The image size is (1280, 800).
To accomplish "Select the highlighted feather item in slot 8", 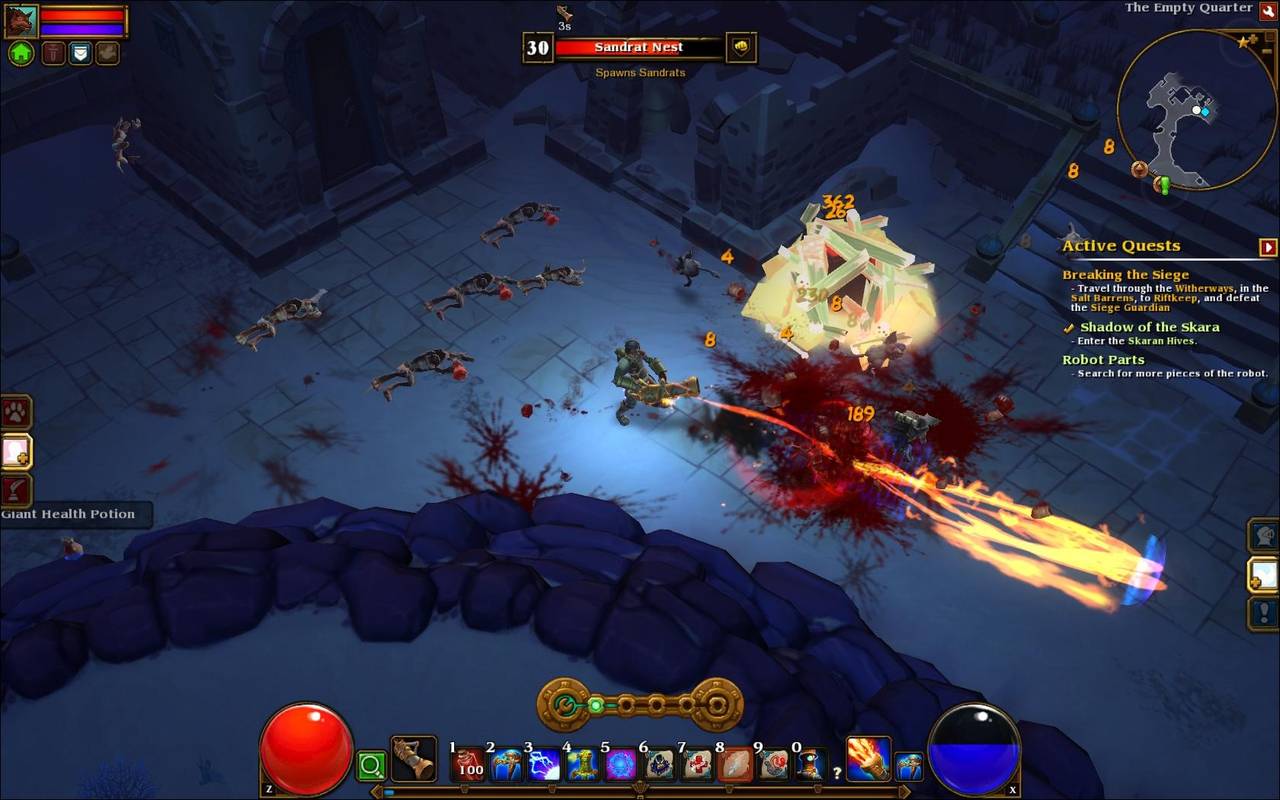I will (x=735, y=765).
